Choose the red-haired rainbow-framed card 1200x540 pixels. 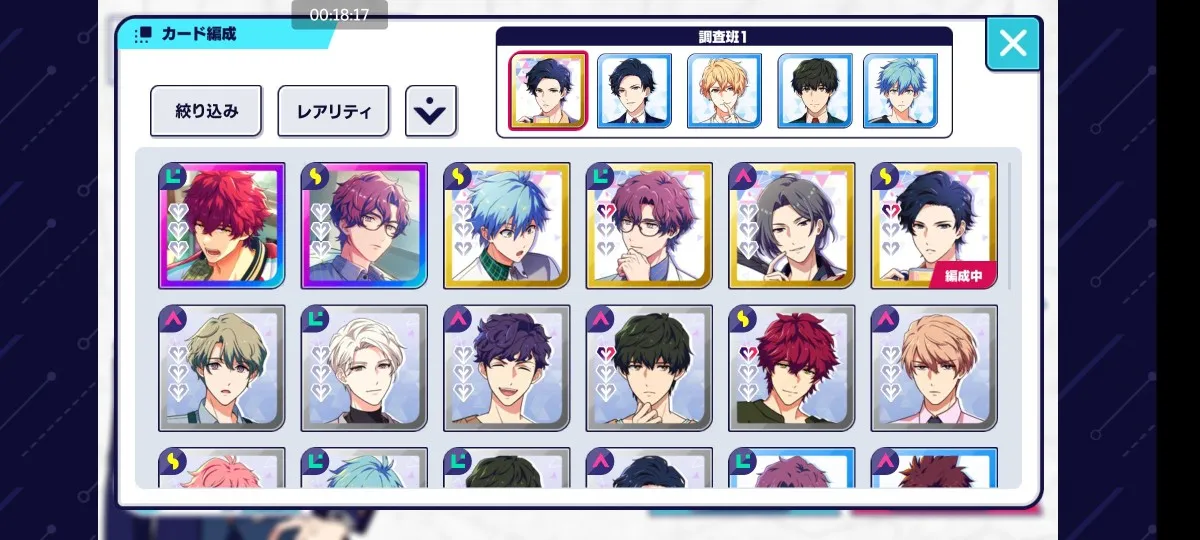tap(221, 225)
